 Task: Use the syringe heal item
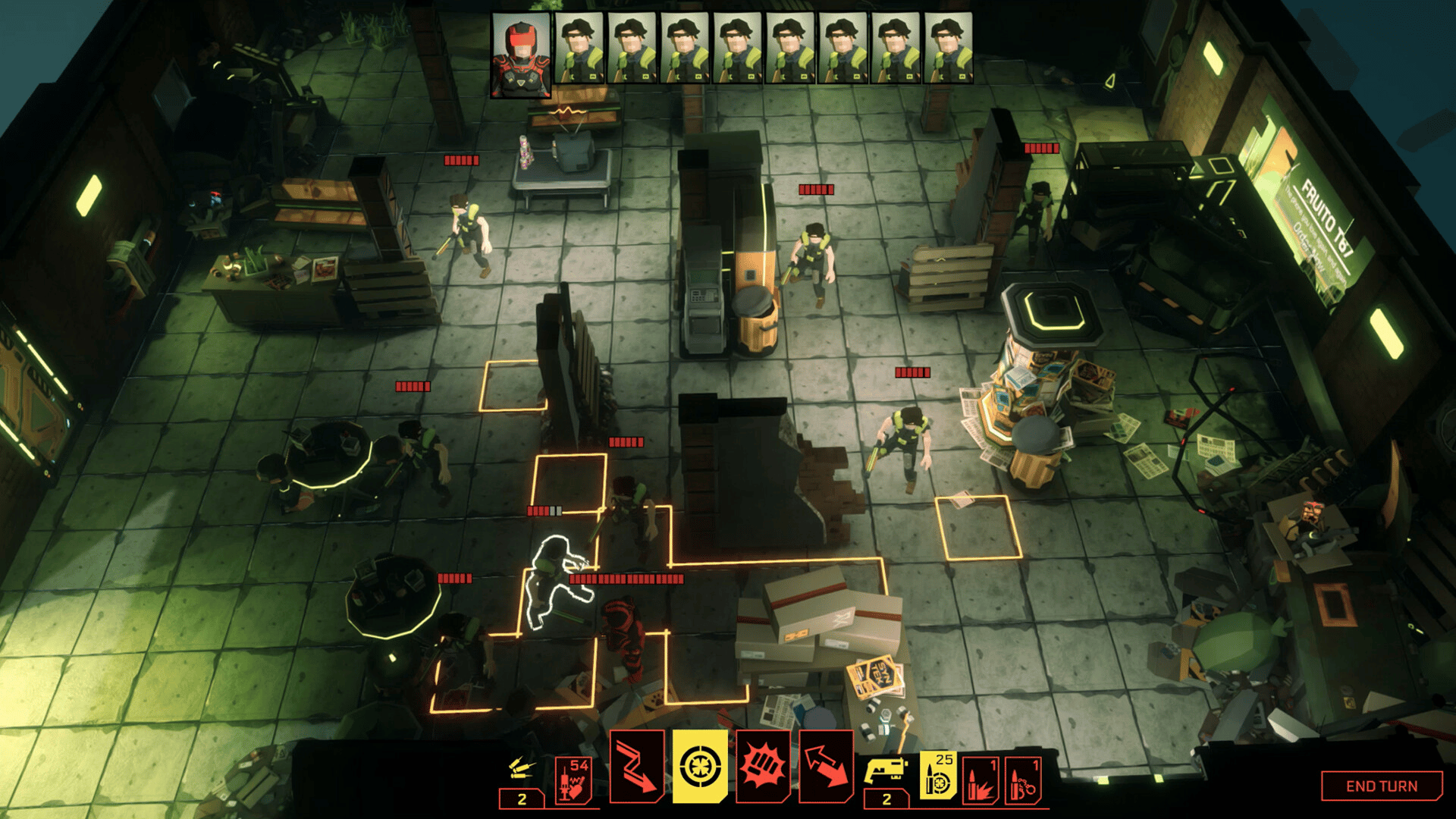click(573, 780)
